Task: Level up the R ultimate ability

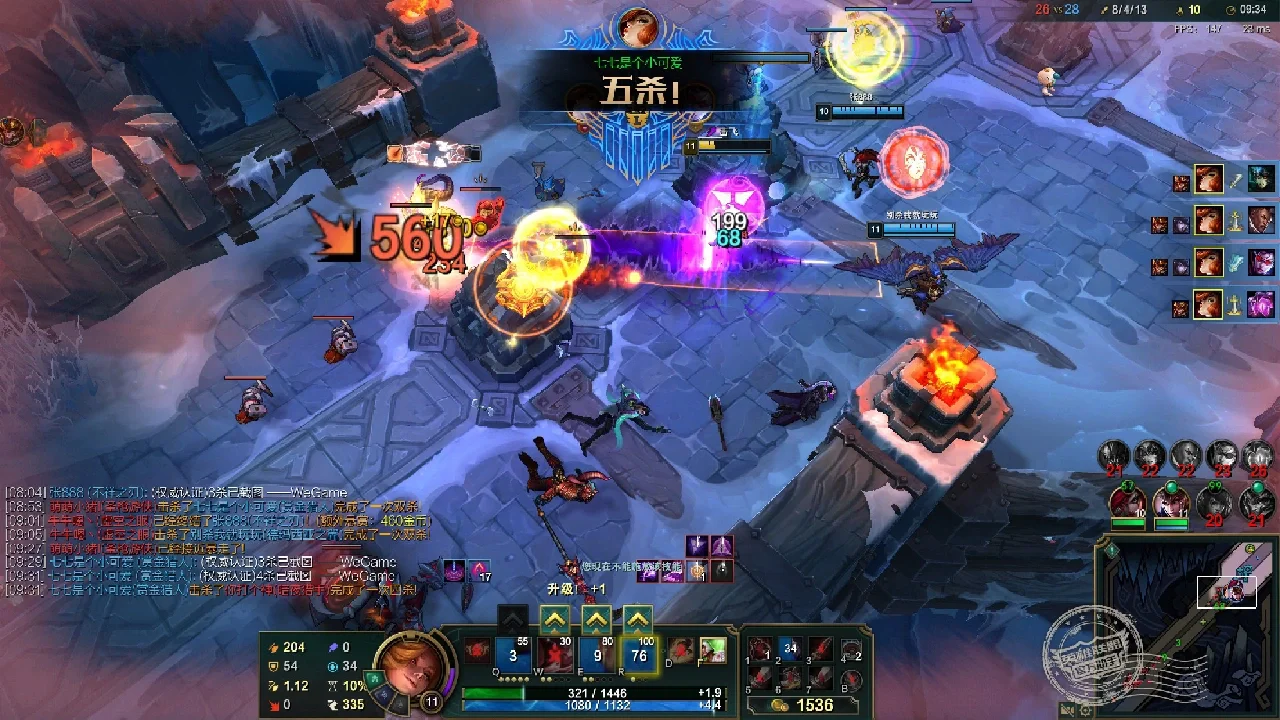Action: (638, 620)
